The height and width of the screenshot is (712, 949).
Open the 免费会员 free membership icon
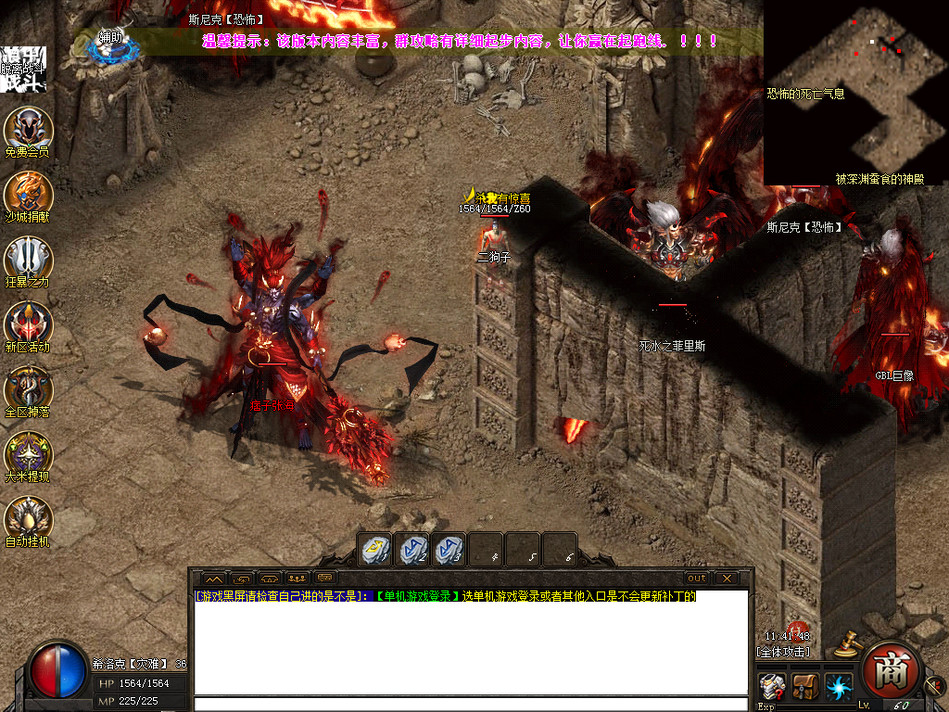tap(27, 128)
